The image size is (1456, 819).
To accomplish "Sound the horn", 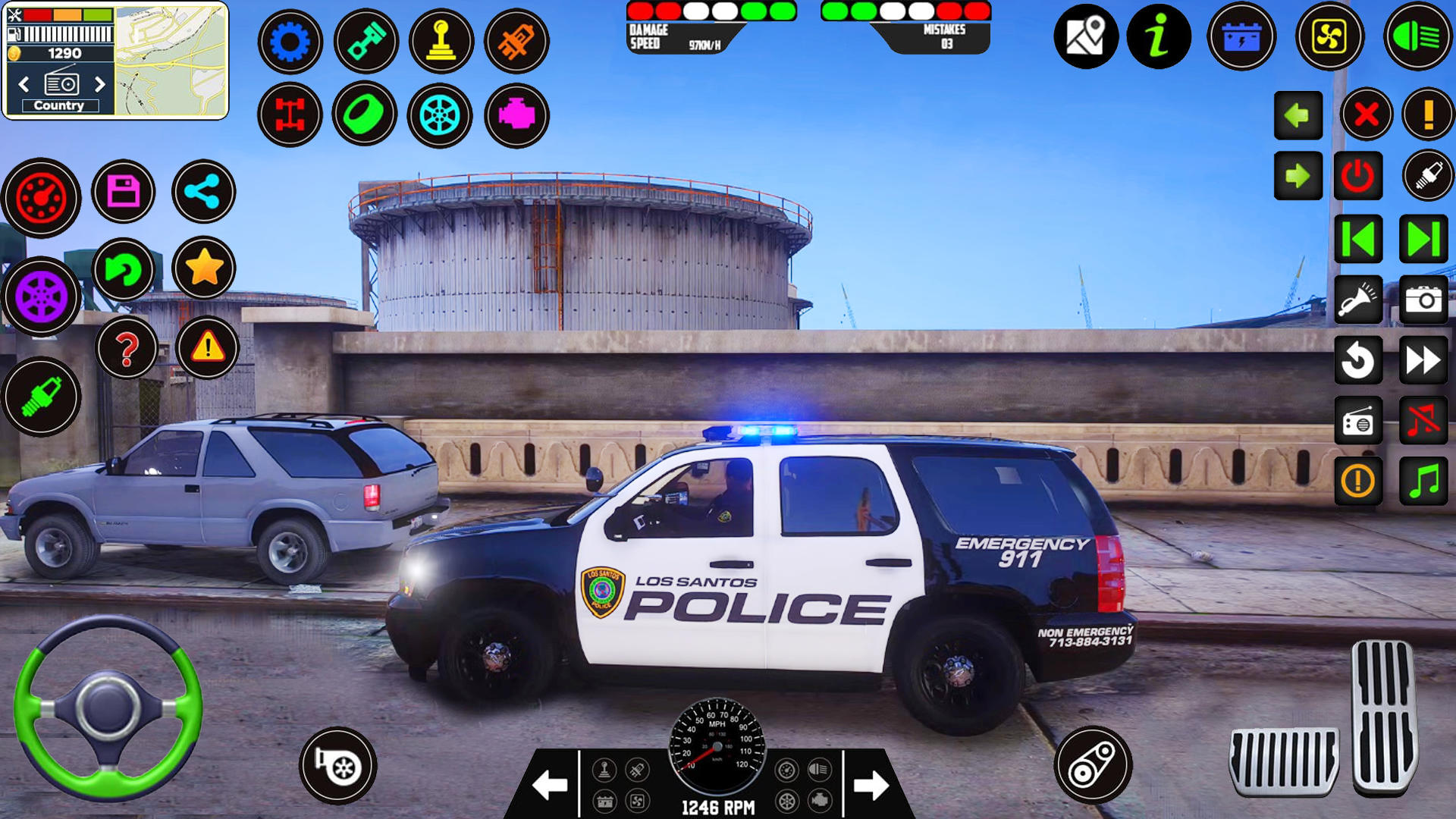I will click(1358, 300).
